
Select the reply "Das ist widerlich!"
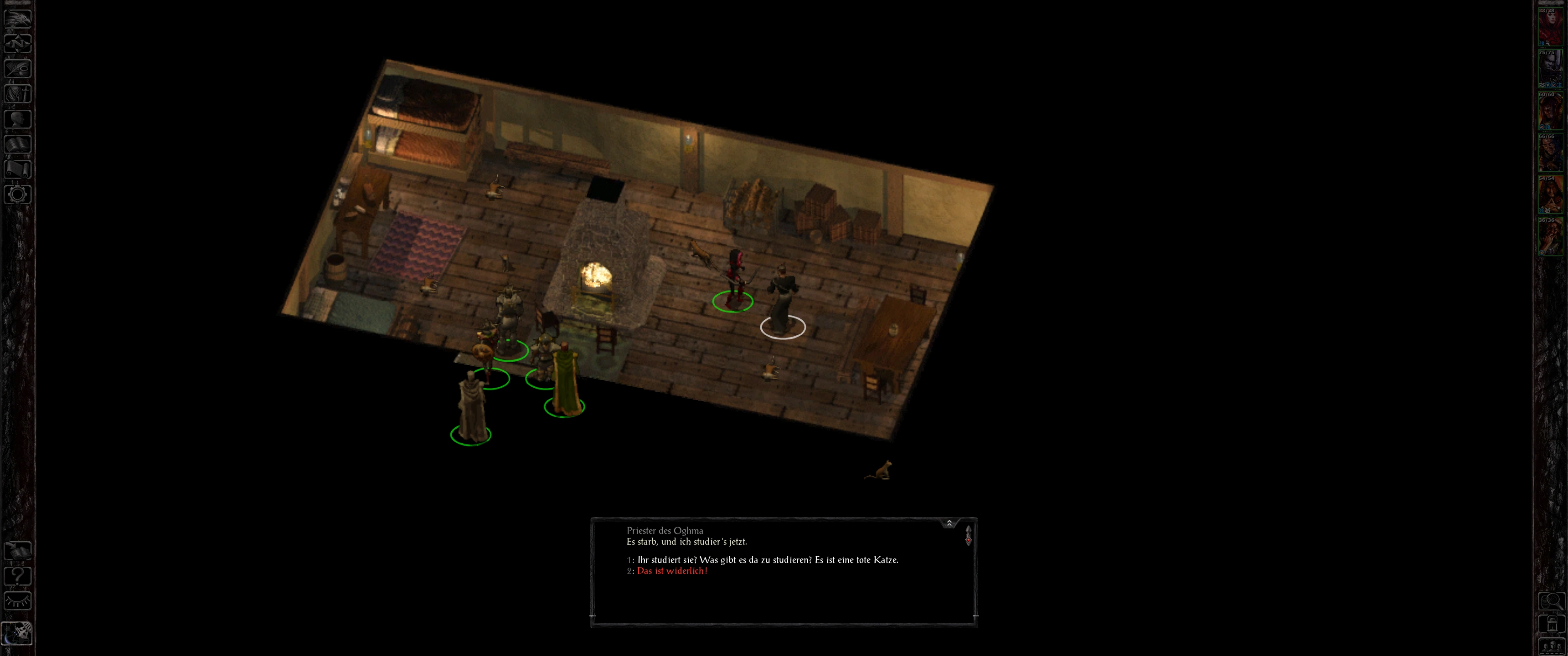(x=672, y=571)
